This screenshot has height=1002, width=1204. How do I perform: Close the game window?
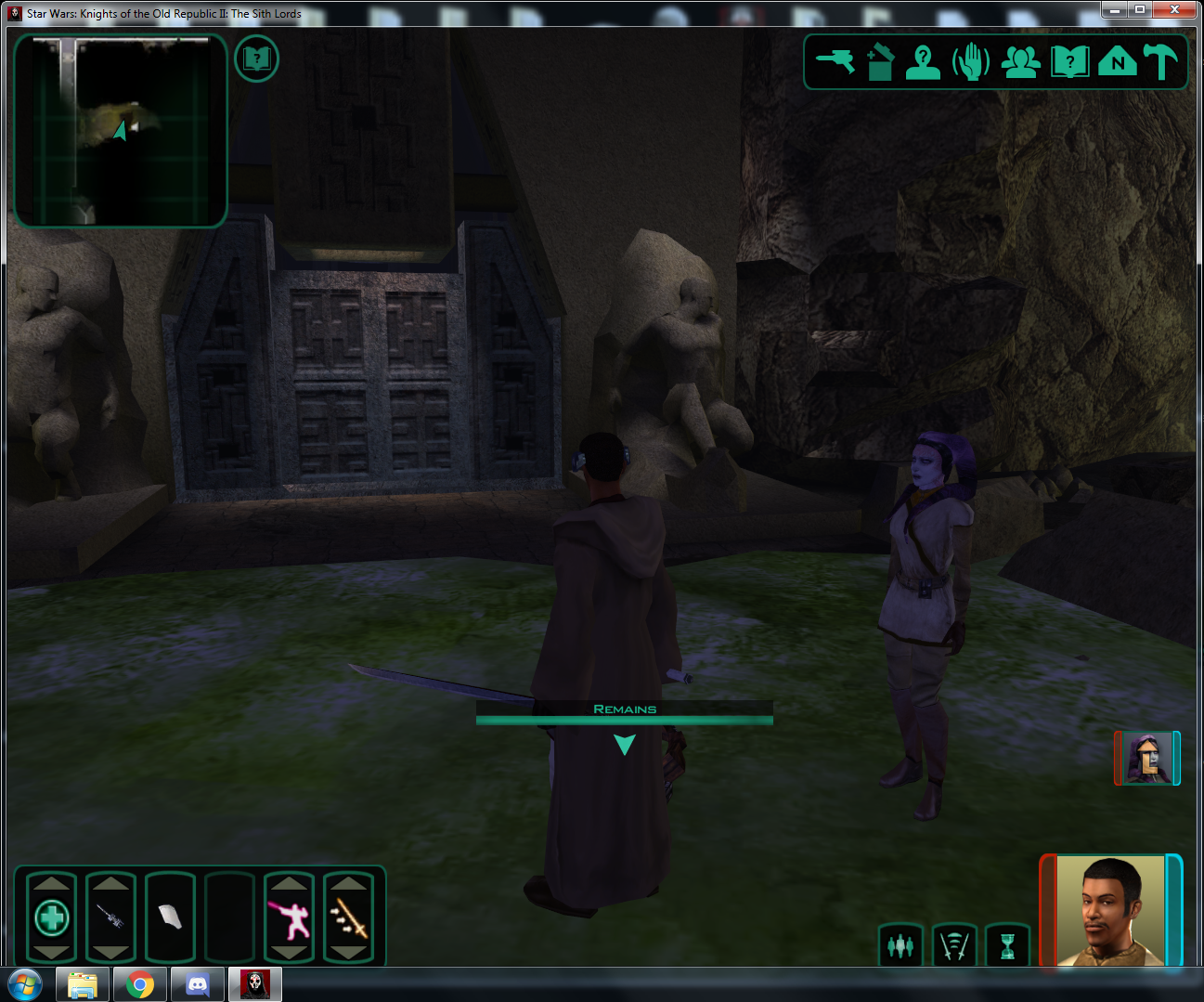point(1174,9)
